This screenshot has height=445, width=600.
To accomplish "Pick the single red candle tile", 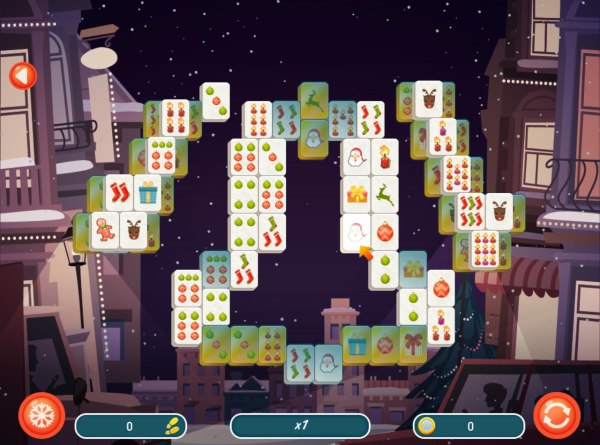I will click(384, 157).
